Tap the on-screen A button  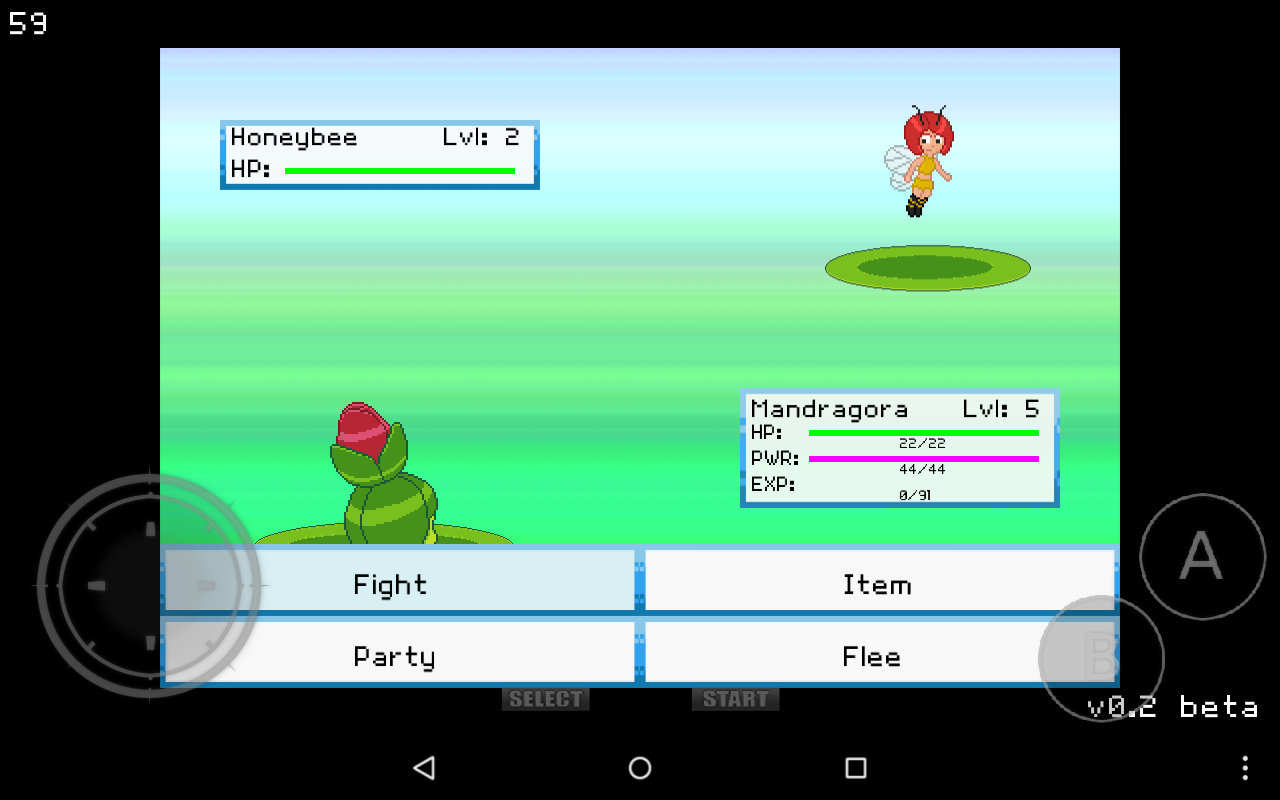click(x=1202, y=556)
